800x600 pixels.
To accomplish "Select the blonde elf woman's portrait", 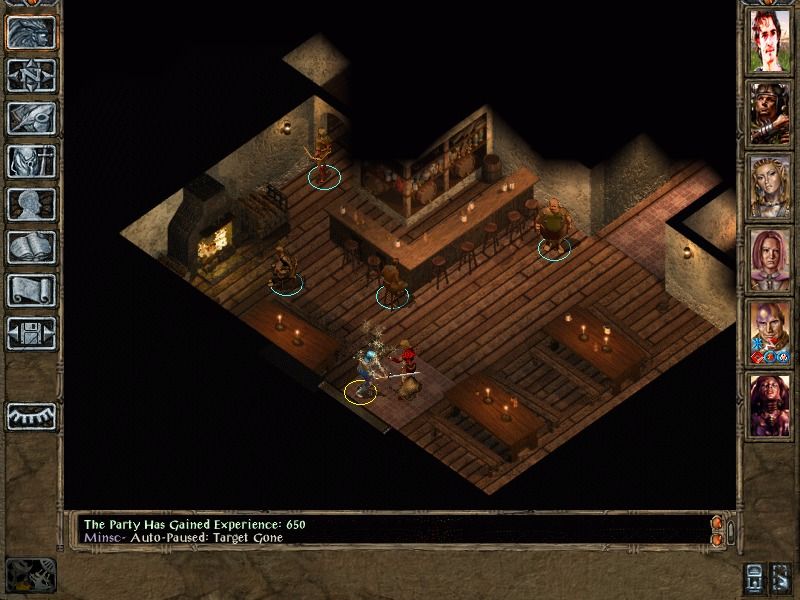I will [771, 187].
